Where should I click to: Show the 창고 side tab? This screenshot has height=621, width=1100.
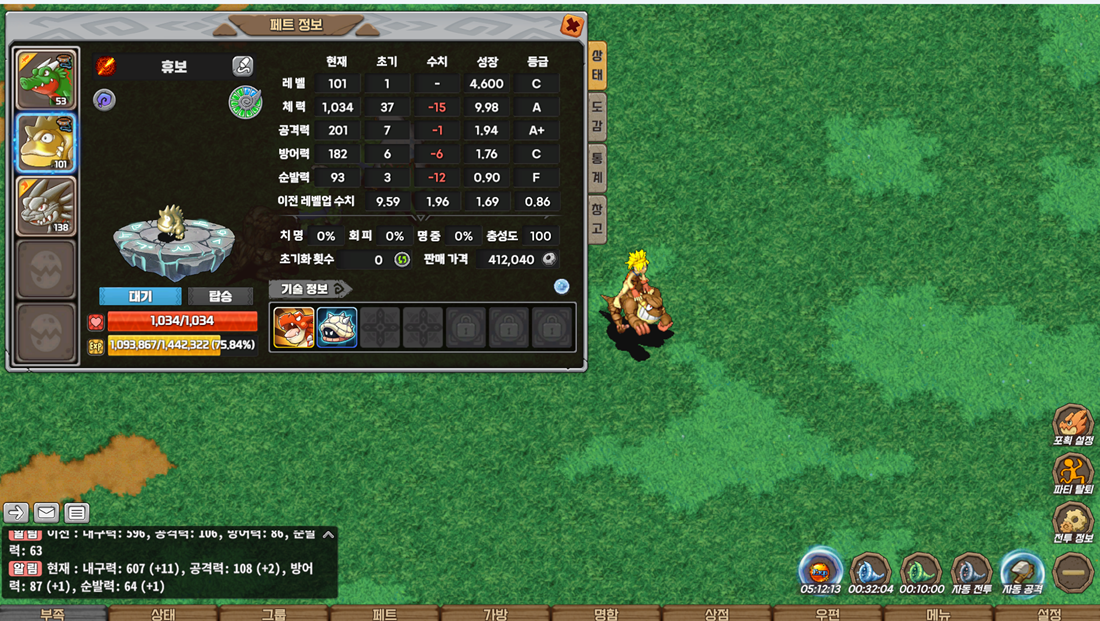pyautogui.click(x=596, y=218)
